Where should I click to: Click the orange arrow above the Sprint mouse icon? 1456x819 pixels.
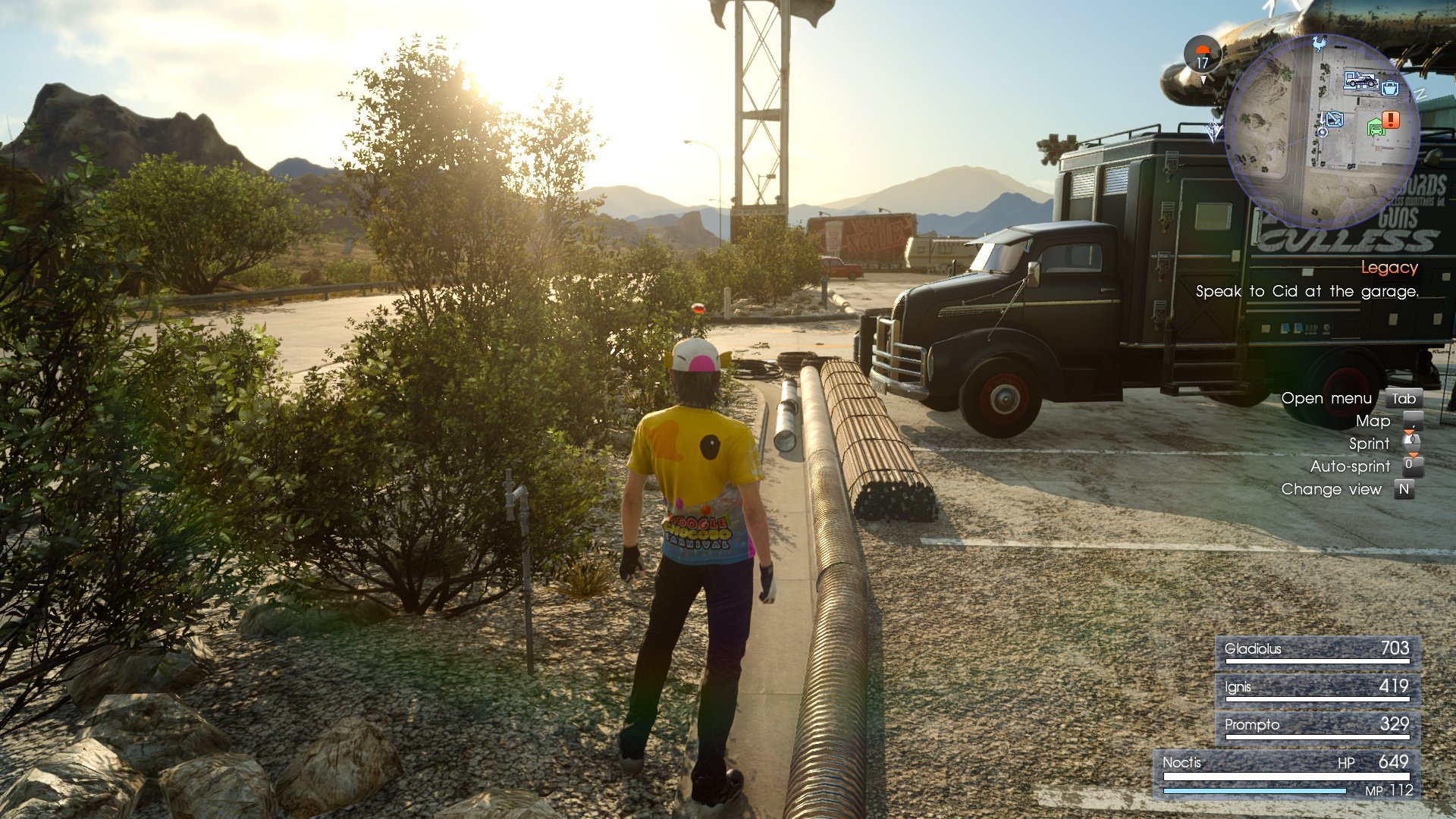1409,432
